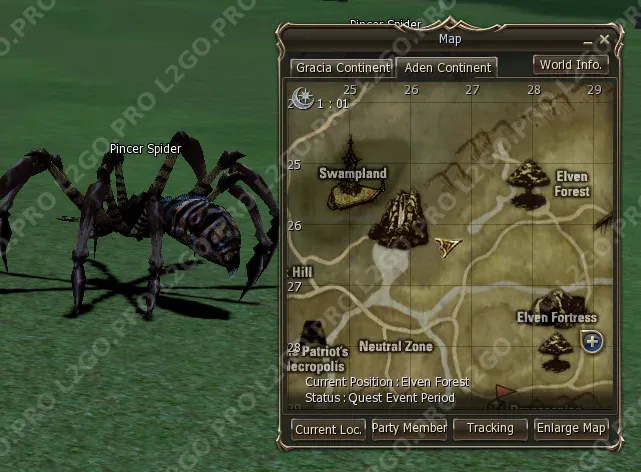Activate the Tracking button
Image resolution: width=641 pixels, height=472 pixels.
tap(490, 428)
